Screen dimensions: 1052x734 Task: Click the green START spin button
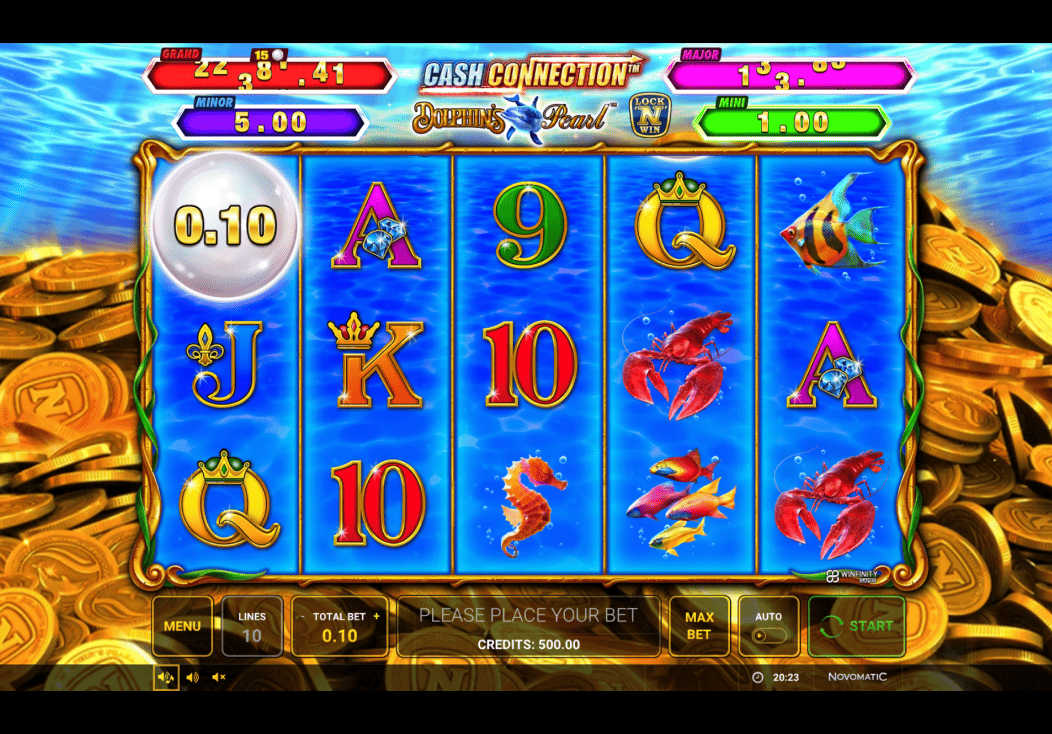pyautogui.click(x=856, y=626)
